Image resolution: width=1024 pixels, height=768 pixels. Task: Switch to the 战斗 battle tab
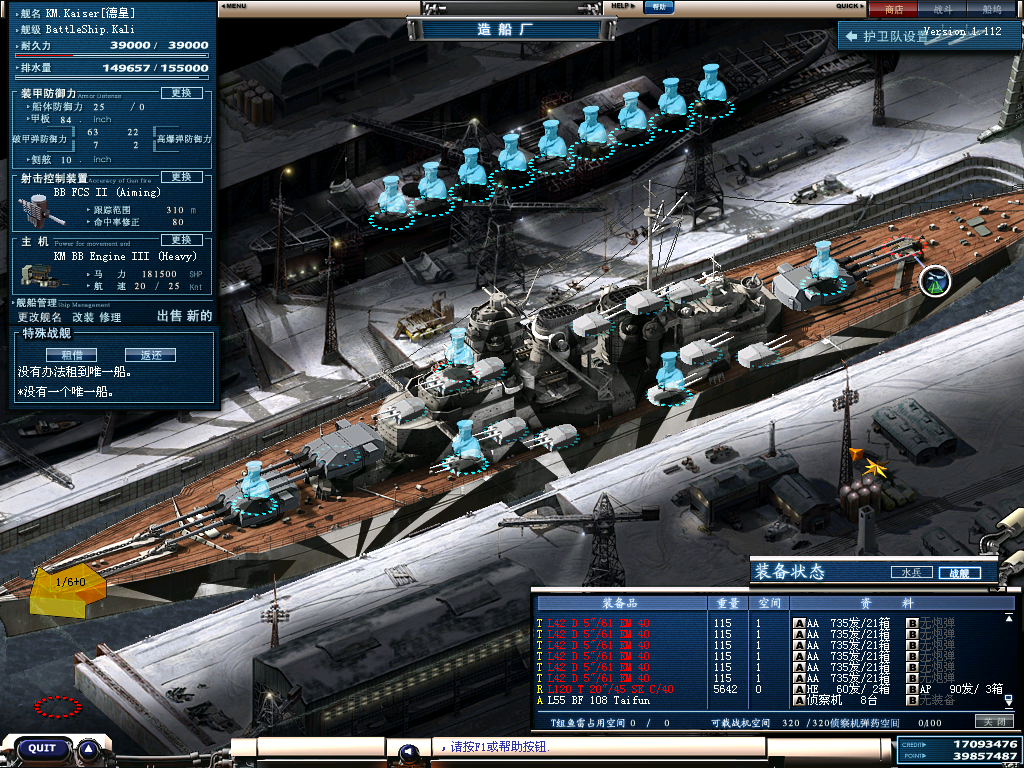coord(943,9)
